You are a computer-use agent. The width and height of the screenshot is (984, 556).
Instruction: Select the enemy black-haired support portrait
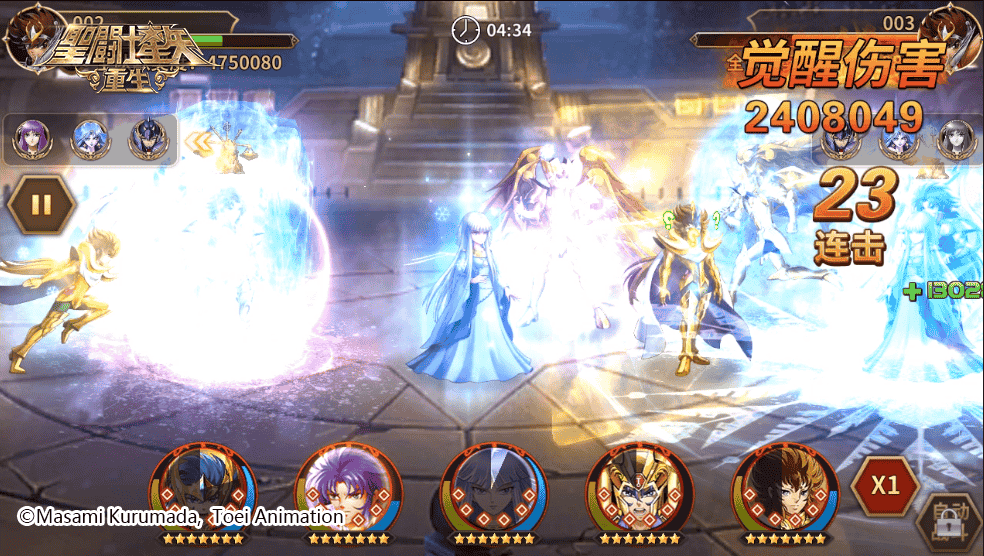pos(956,141)
